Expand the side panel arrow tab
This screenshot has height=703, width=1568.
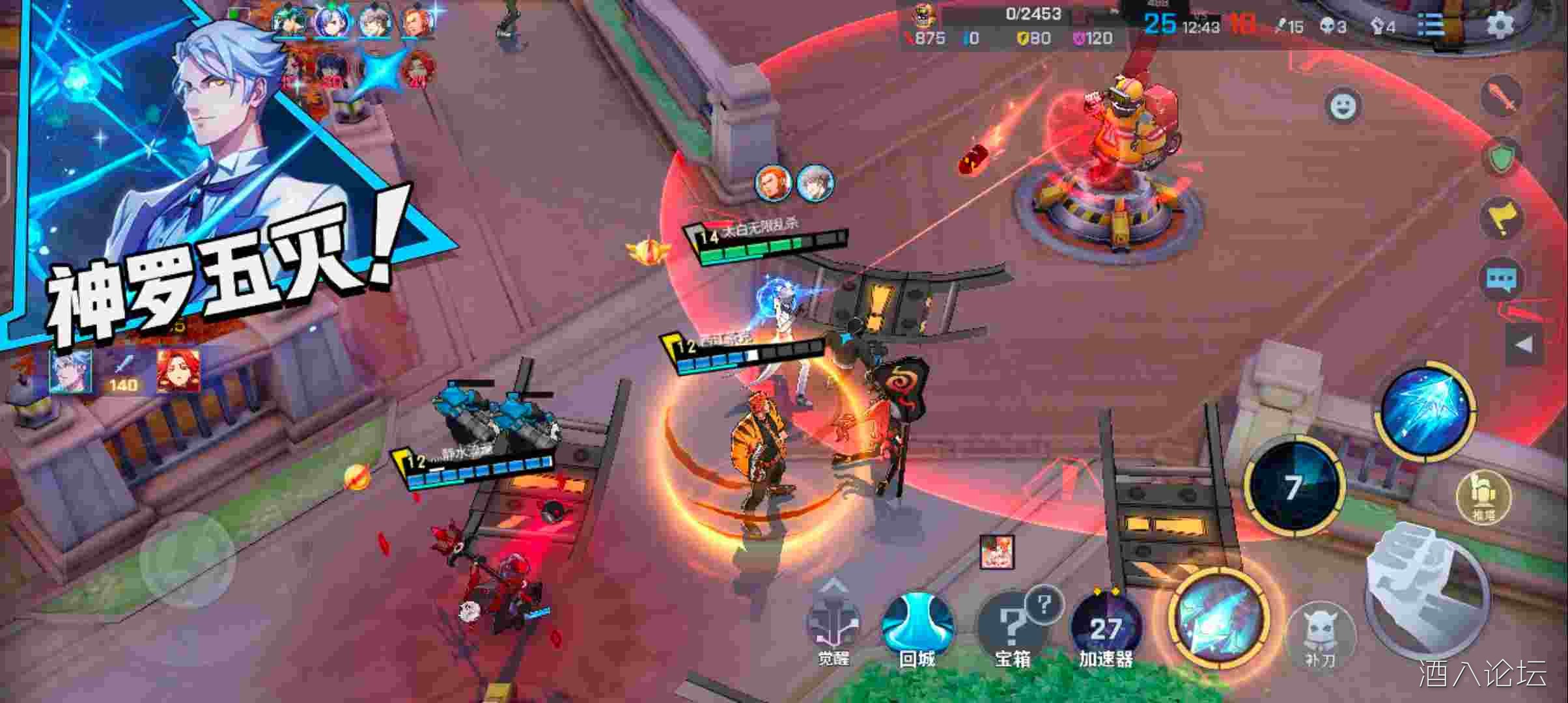coord(1524,345)
